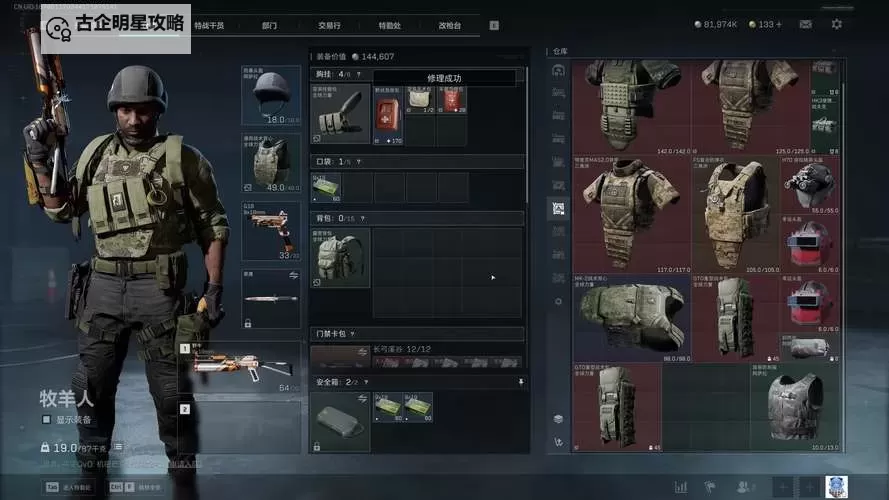The width and height of the screenshot is (889, 500).
Task: Open settings with the gear icon
Action: pyautogui.click(x=837, y=24)
